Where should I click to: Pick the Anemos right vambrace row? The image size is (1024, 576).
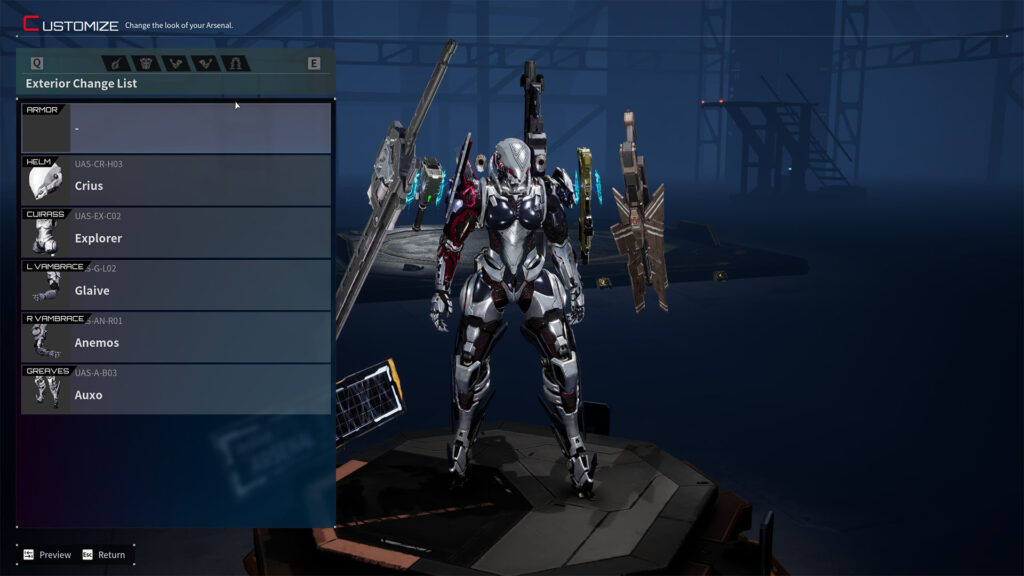(176, 338)
